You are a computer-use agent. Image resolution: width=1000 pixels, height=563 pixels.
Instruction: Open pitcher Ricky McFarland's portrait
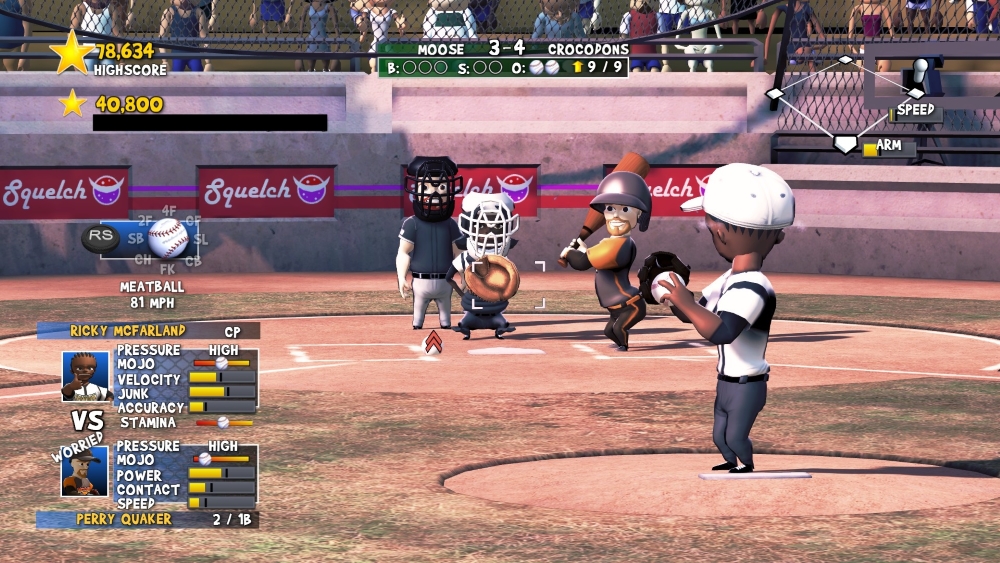[x=86, y=375]
